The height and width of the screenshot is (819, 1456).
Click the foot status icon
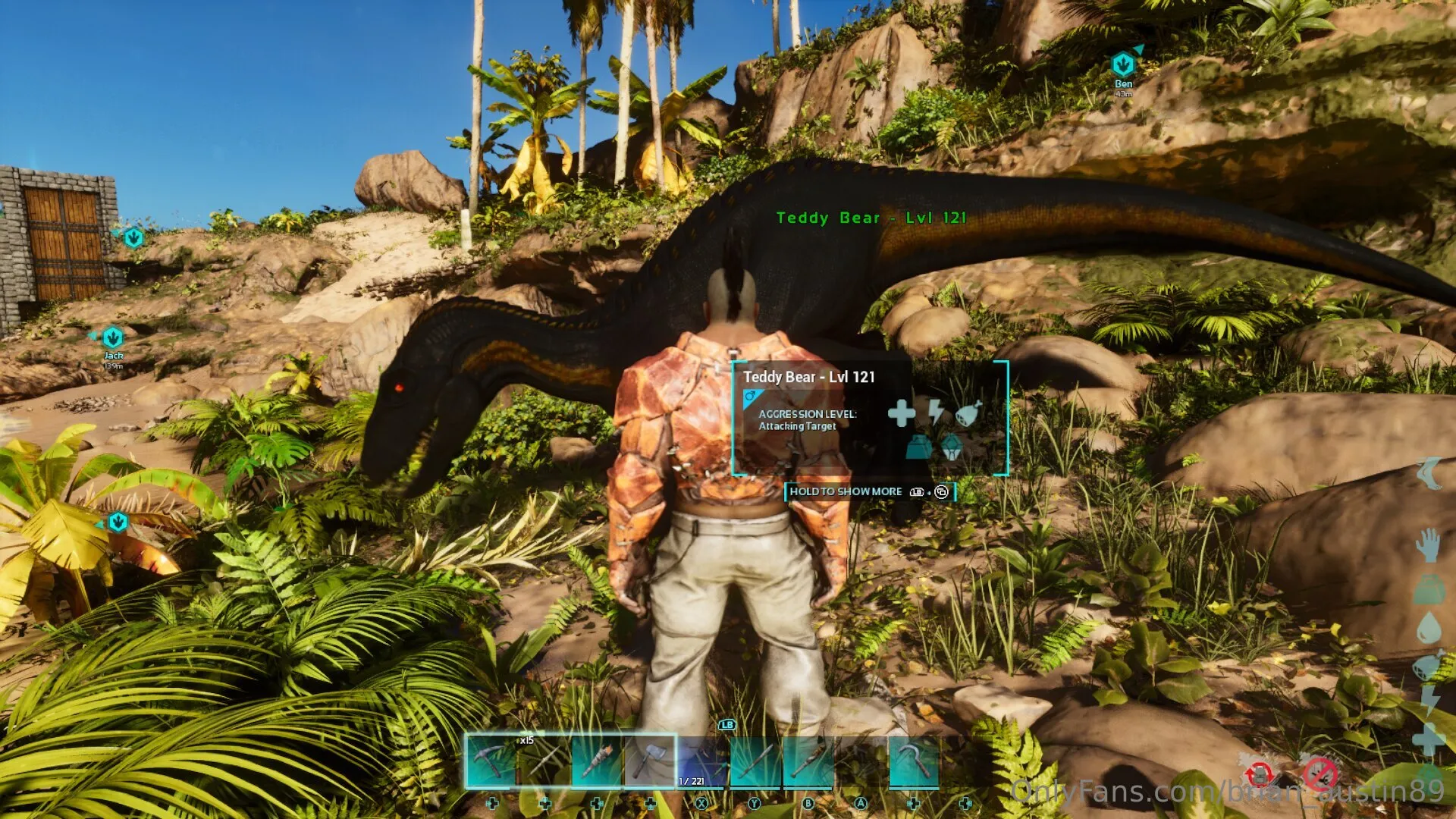pyautogui.click(x=1429, y=475)
